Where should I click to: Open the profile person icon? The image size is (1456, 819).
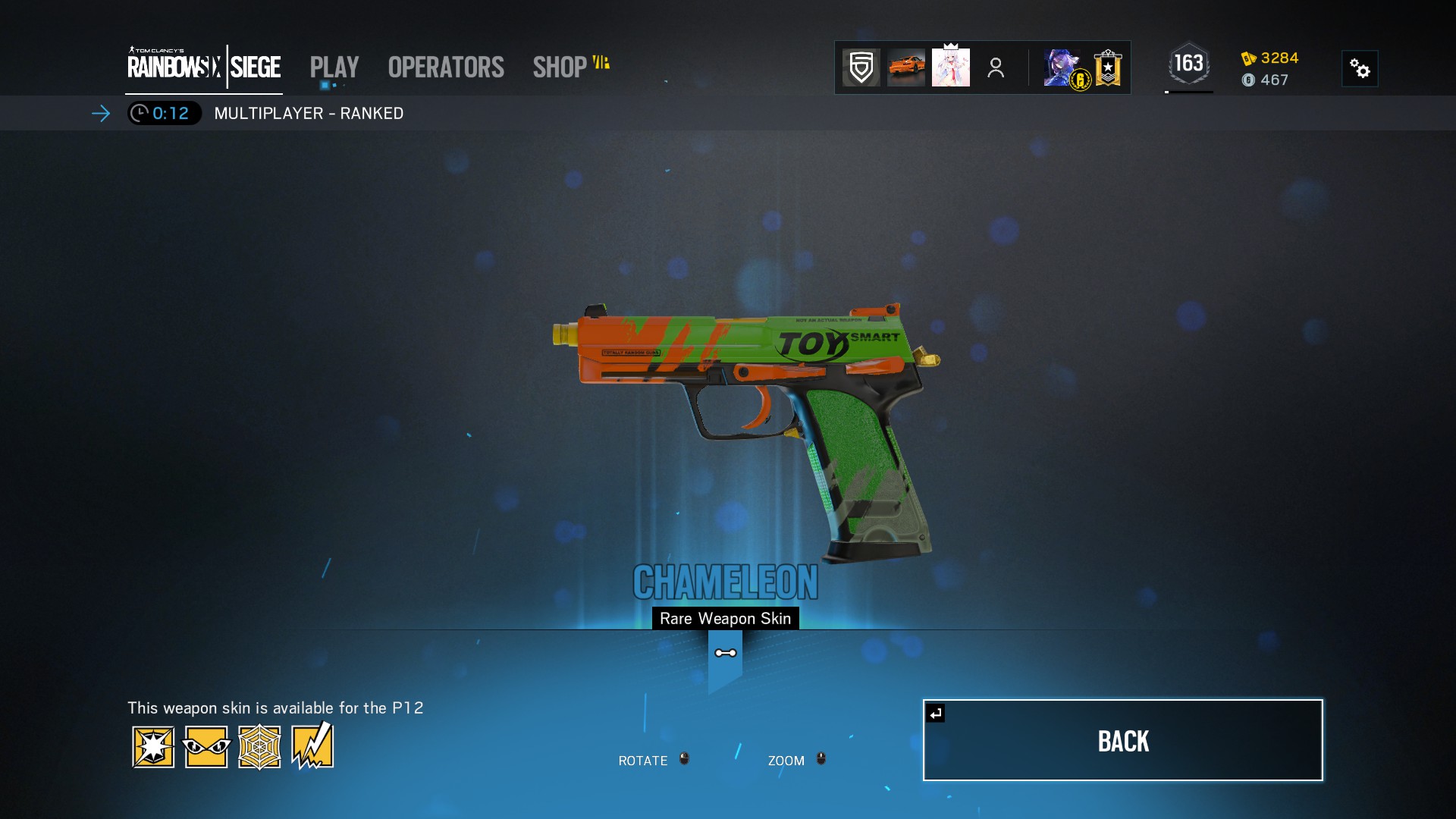click(995, 67)
